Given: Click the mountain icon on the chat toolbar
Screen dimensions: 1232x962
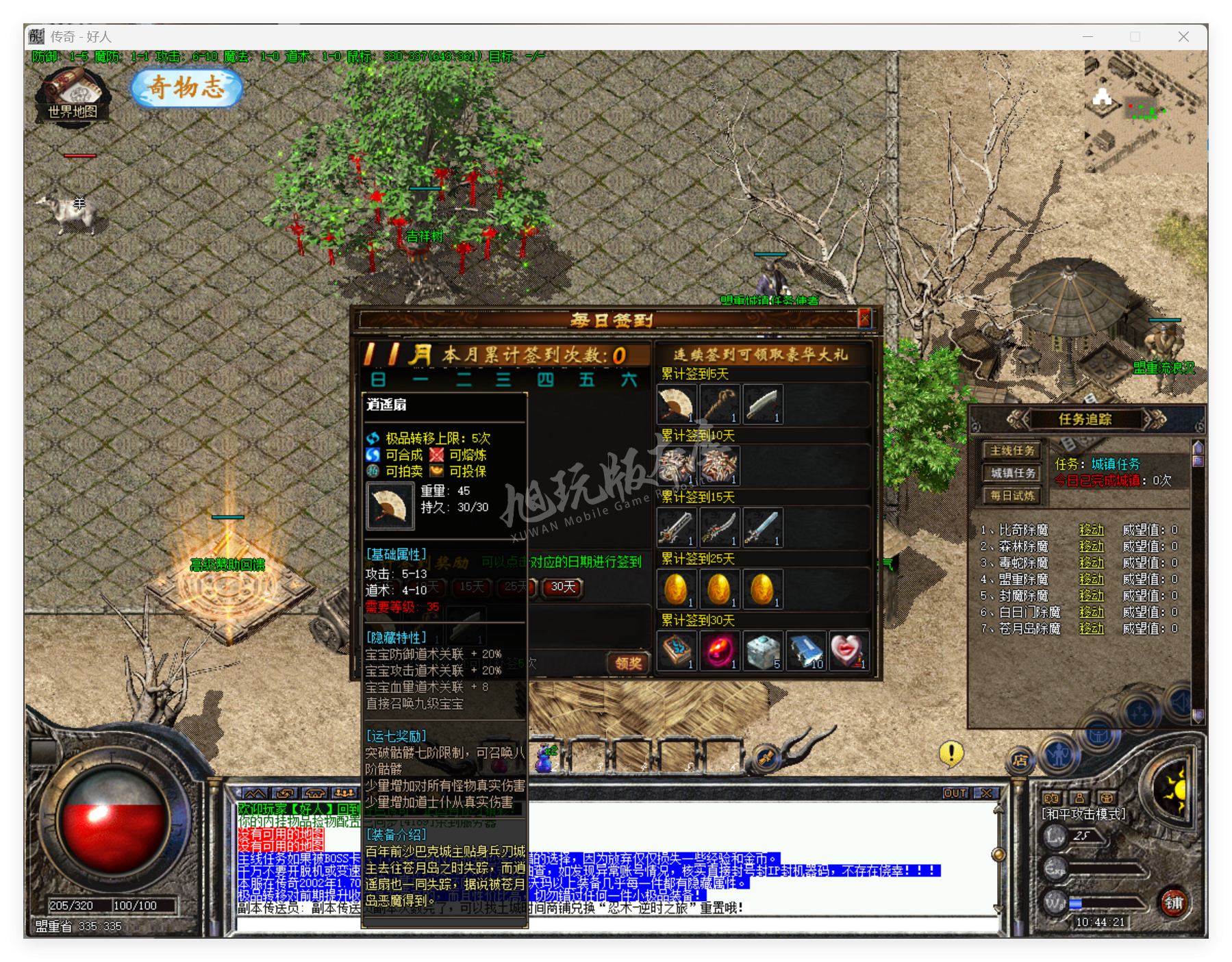Looking at the screenshot, I should point(255,793).
